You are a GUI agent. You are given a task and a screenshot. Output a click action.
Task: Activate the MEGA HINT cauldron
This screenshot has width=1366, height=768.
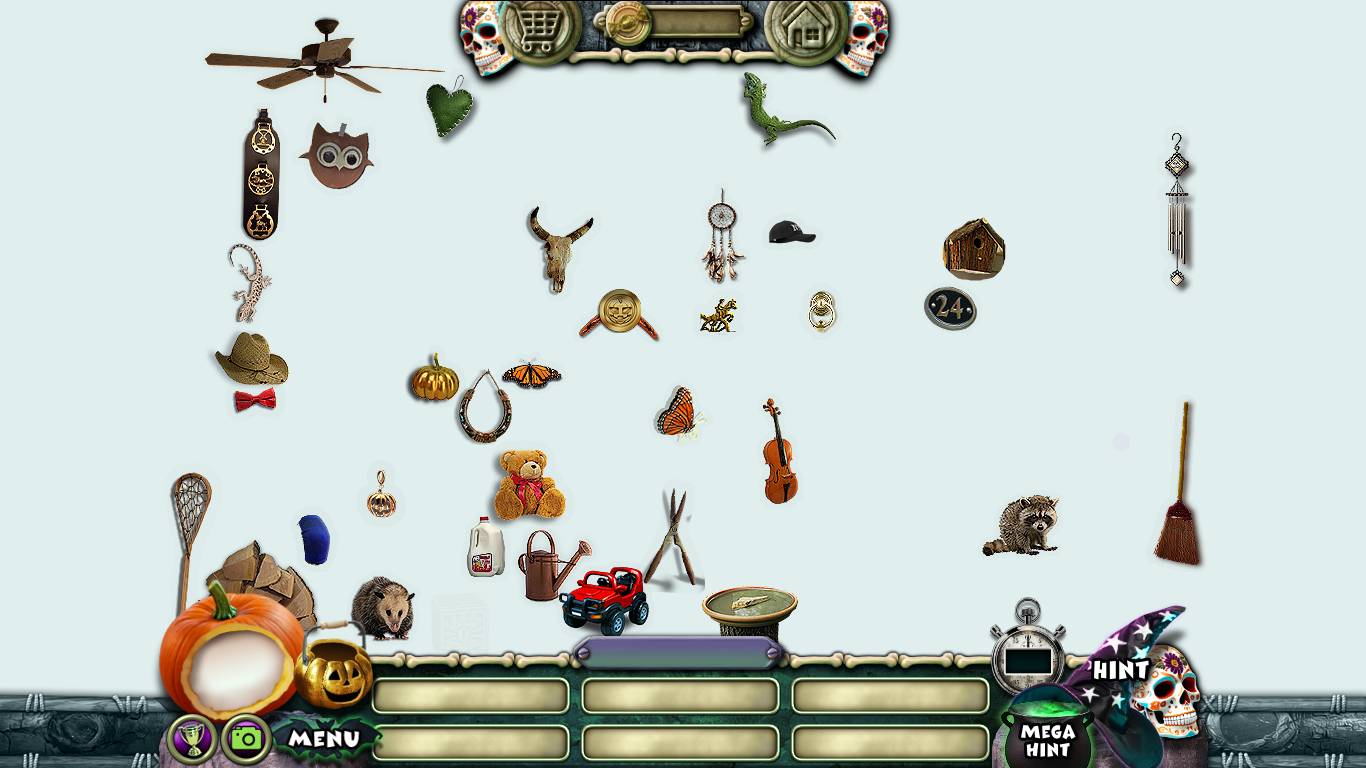click(x=1046, y=735)
